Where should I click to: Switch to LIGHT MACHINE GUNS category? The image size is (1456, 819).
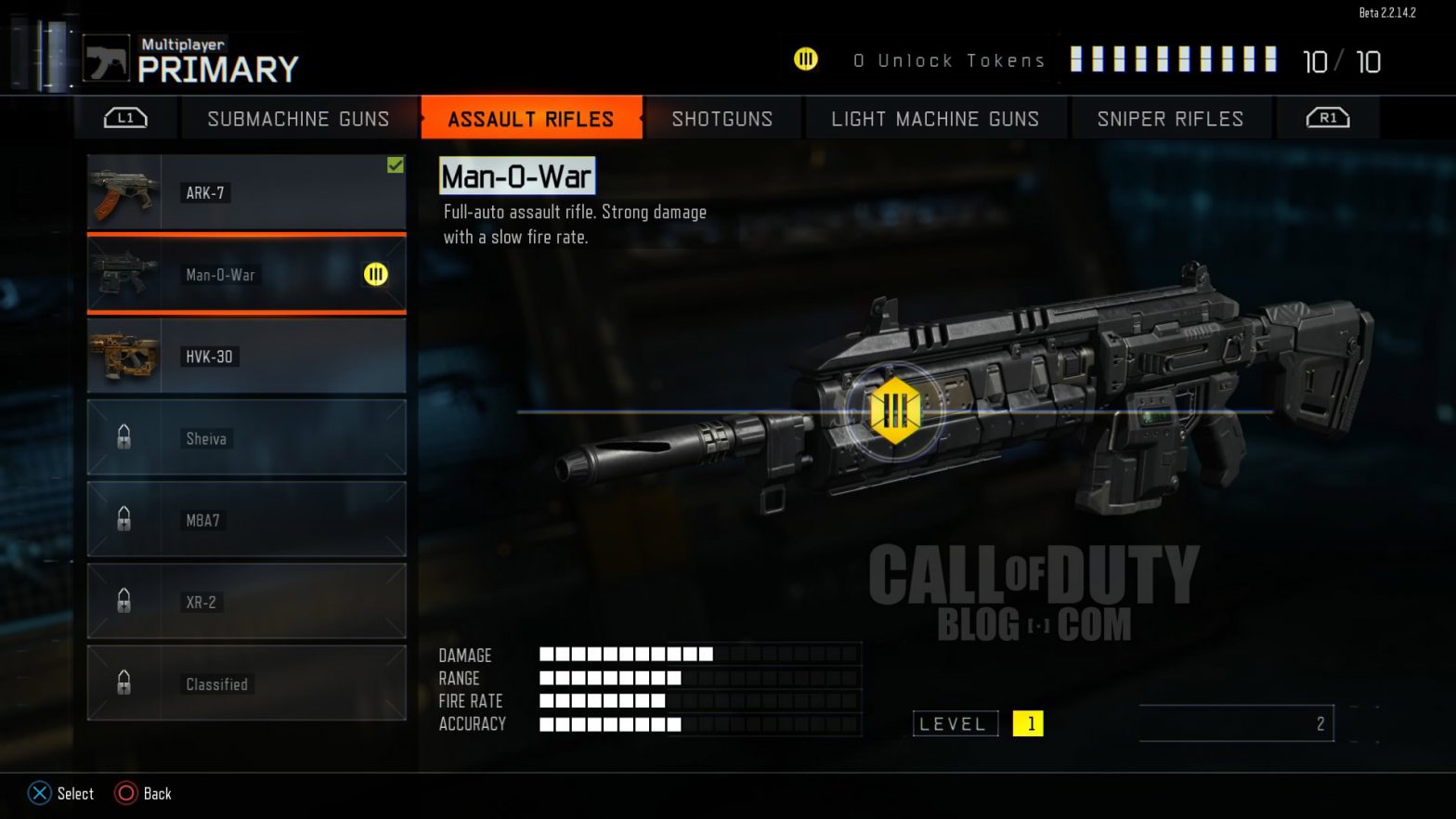tap(936, 118)
